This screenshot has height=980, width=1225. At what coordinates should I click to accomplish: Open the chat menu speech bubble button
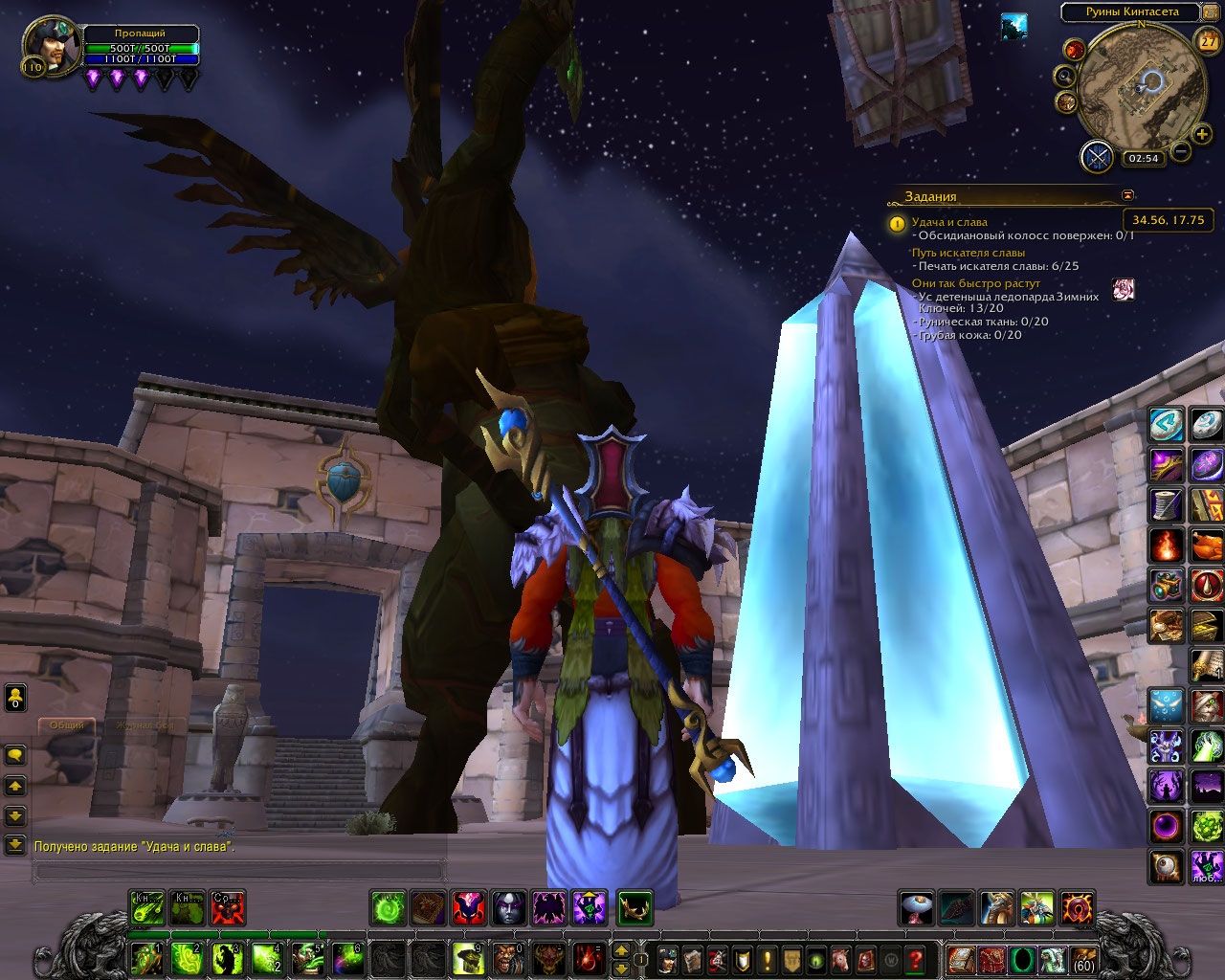[x=15, y=755]
